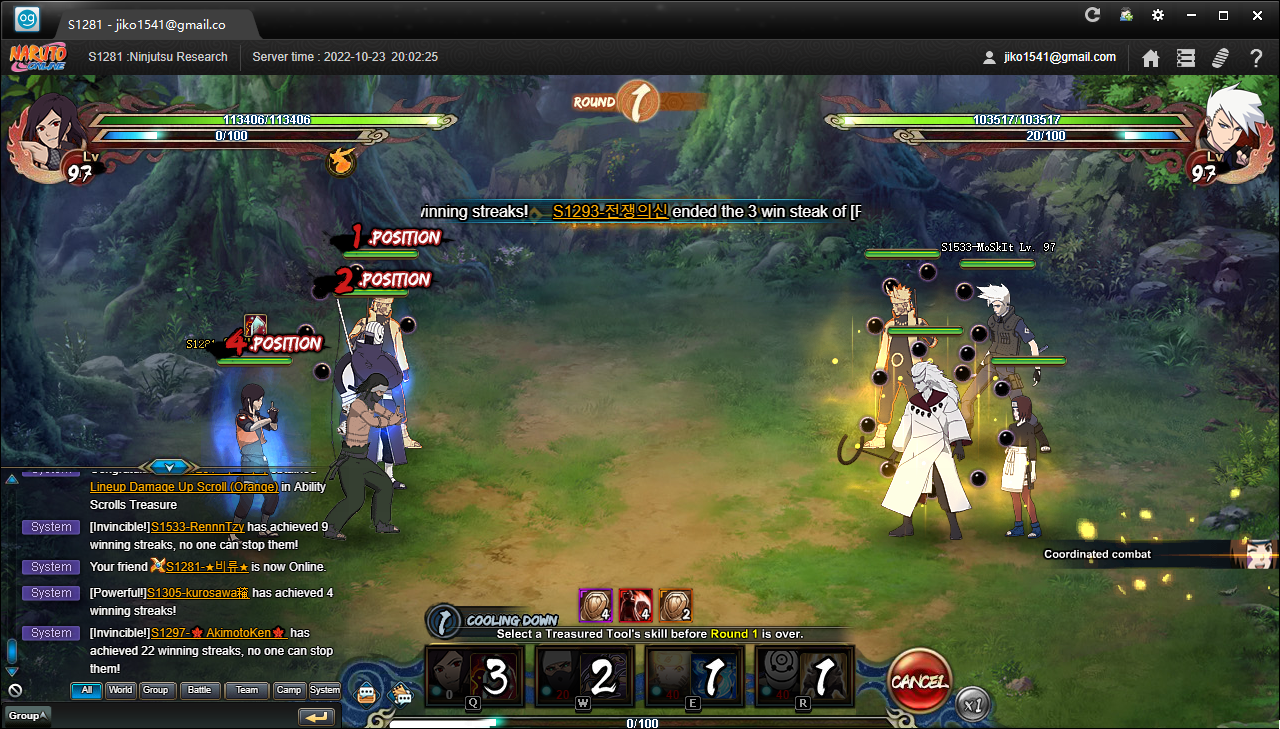
Task: Open the Lineup Damage Up Scroll (Orange) link
Action: pyautogui.click(x=184, y=487)
